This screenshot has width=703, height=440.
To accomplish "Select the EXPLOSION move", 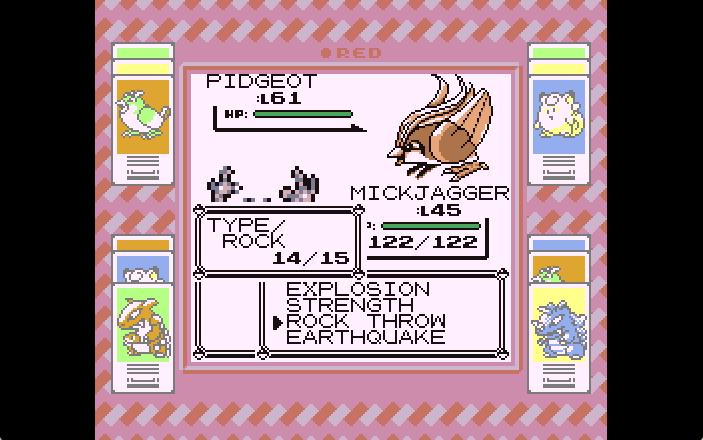I will click(x=357, y=289).
